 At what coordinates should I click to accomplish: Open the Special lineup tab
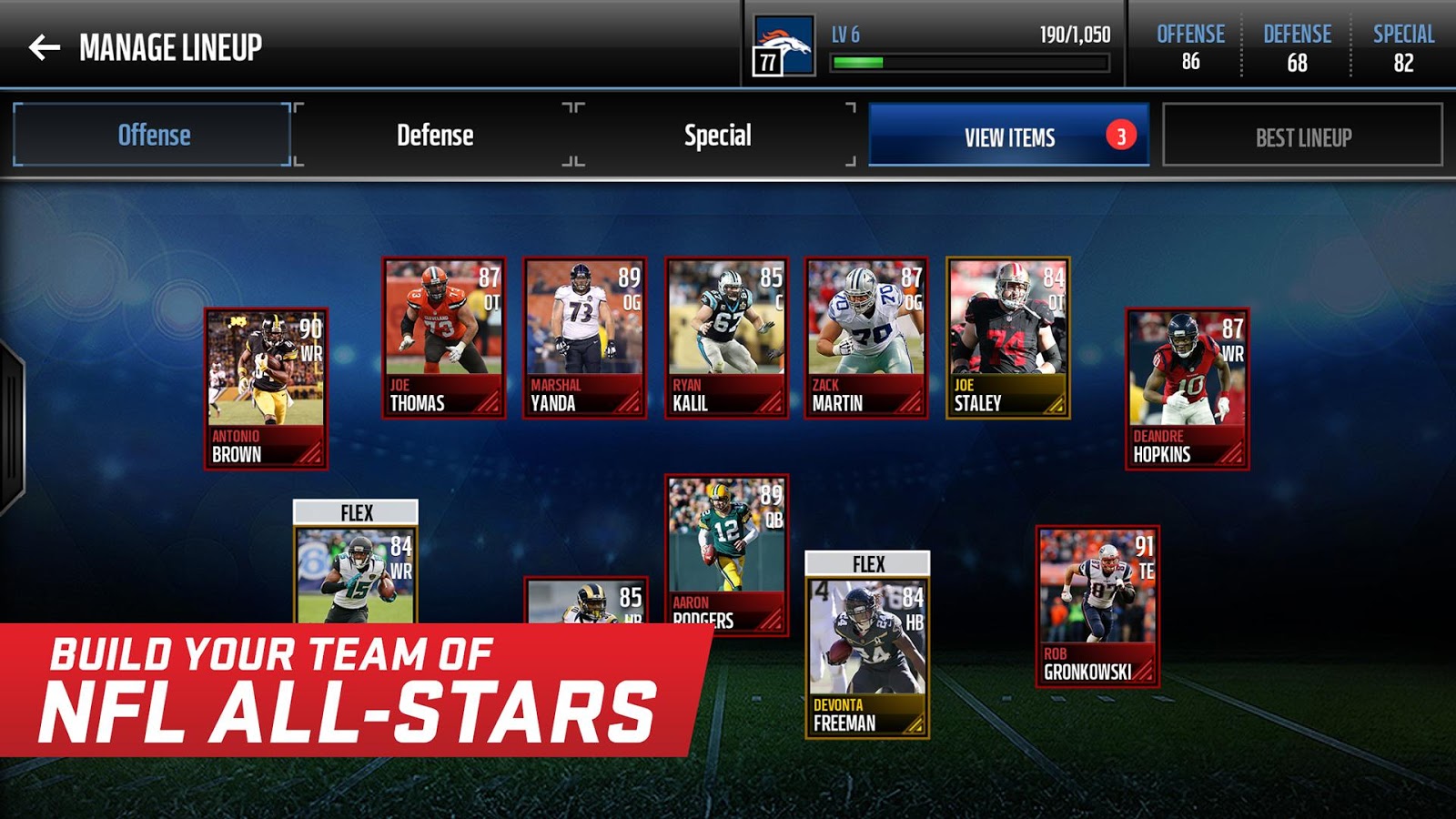[717, 135]
